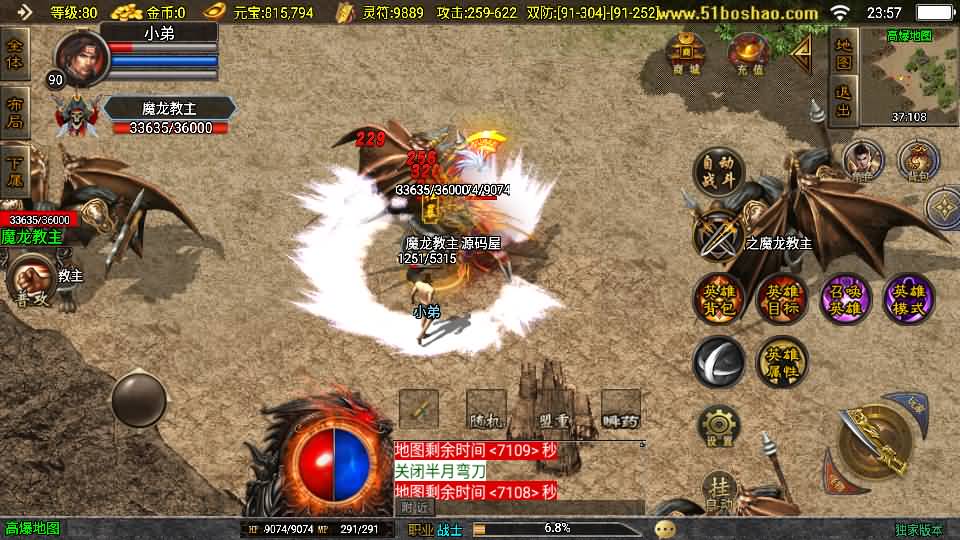This screenshot has width=960, height=540.
Task: Activate the half-moon slash skill icon
Action: (718, 362)
